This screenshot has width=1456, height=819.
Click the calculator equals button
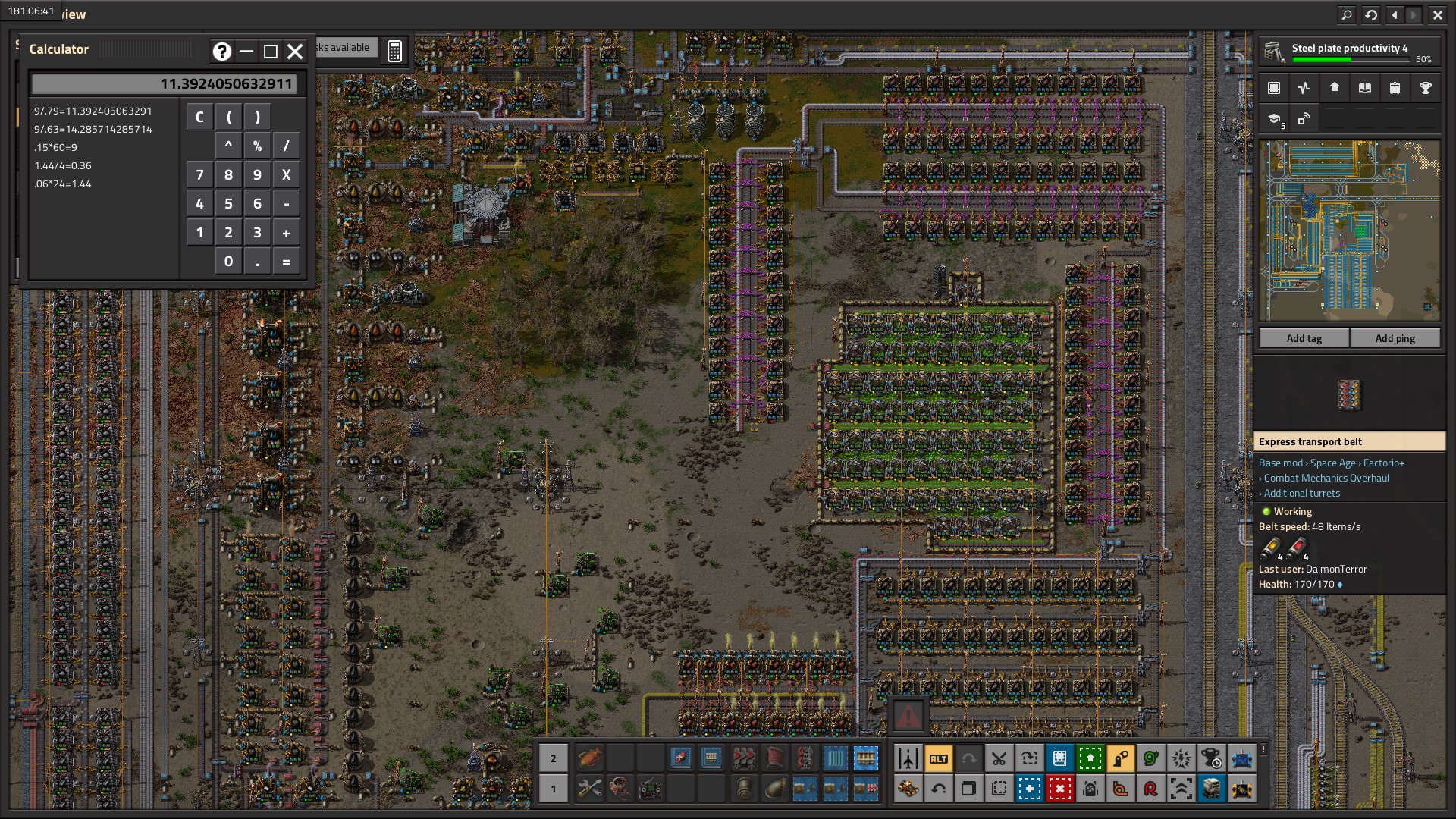286,262
